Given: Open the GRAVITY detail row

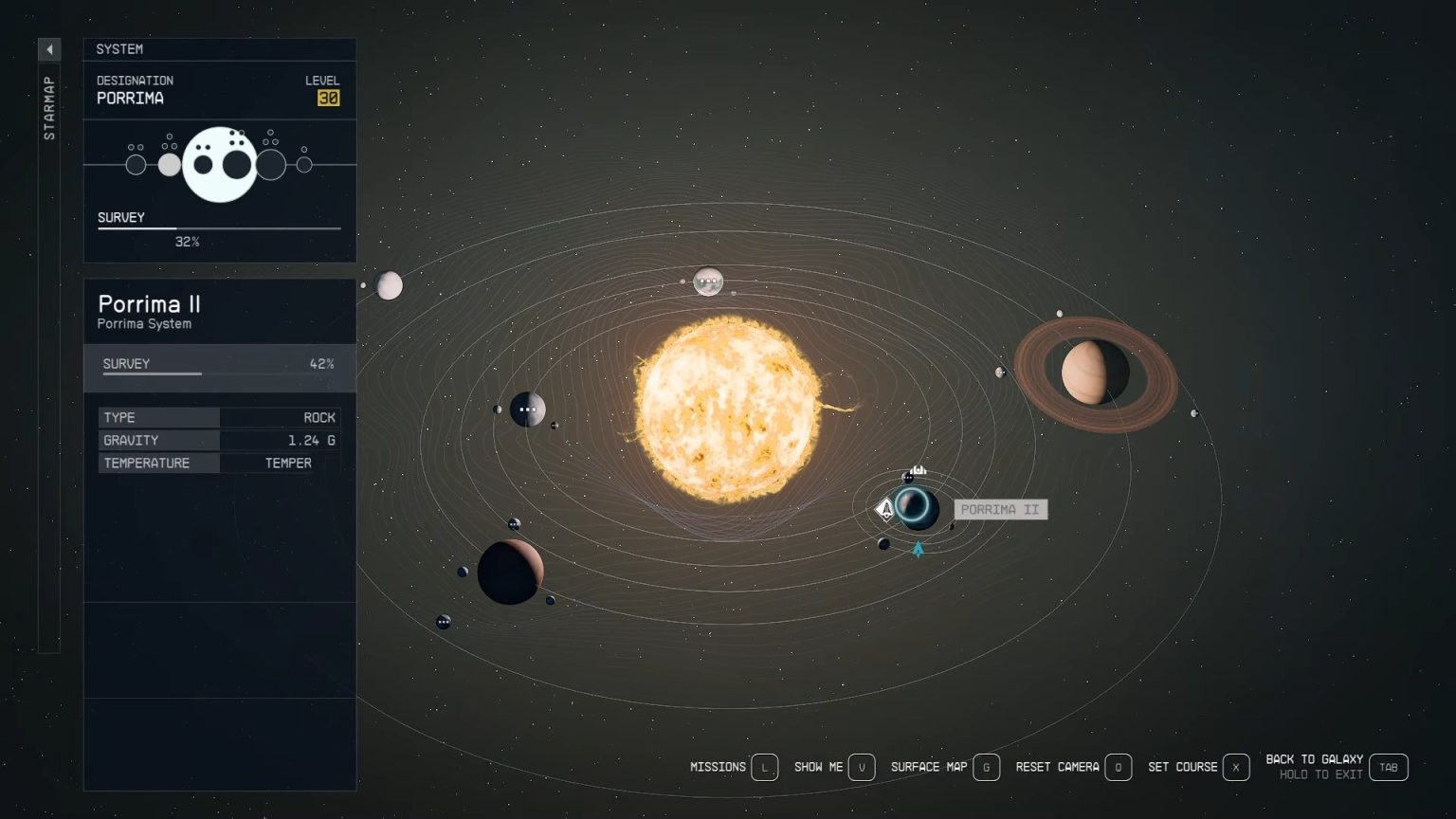Looking at the screenshot, I should [219, 440].
